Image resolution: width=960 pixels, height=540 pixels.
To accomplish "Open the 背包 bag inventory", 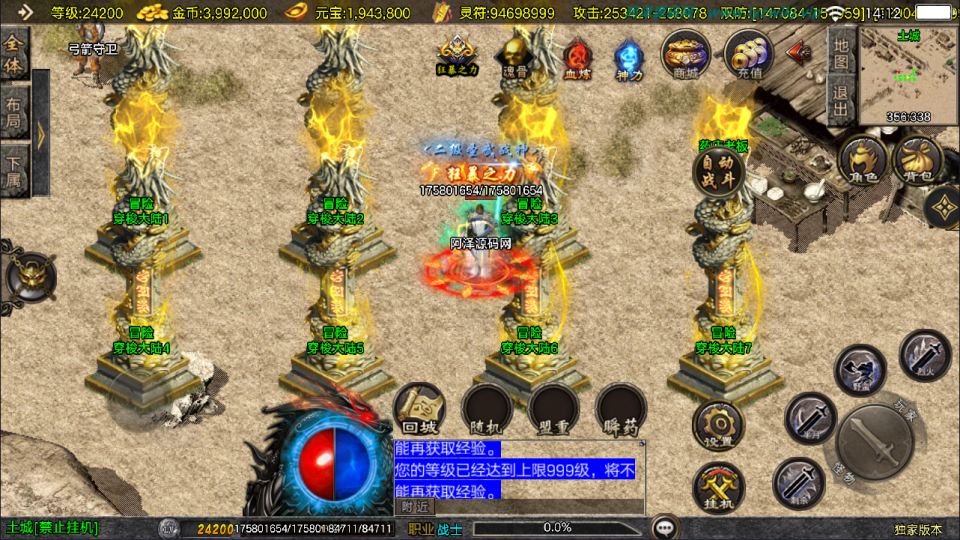I will tap(917, 162).
